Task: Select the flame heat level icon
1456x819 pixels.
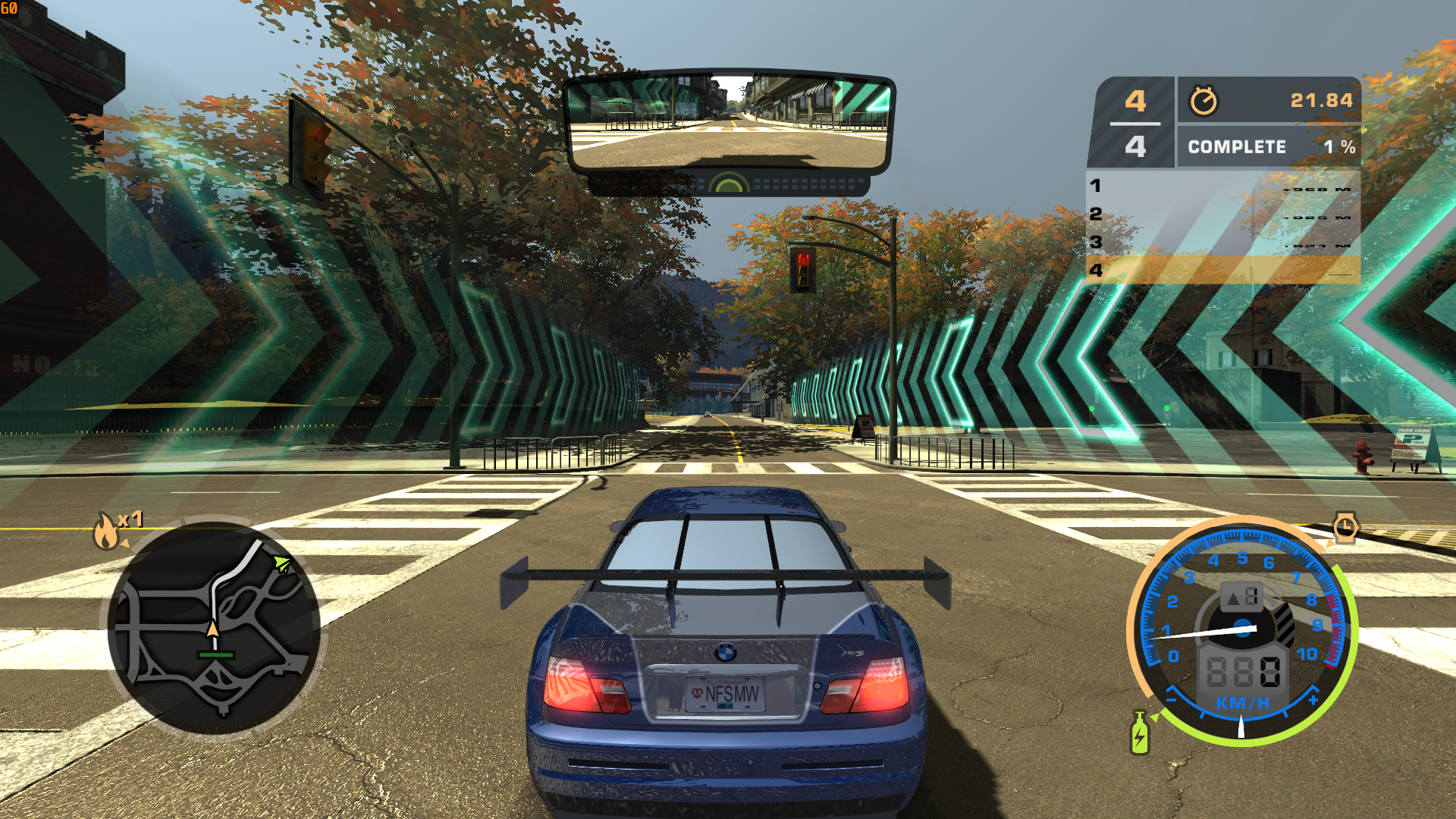Action: 106,530
